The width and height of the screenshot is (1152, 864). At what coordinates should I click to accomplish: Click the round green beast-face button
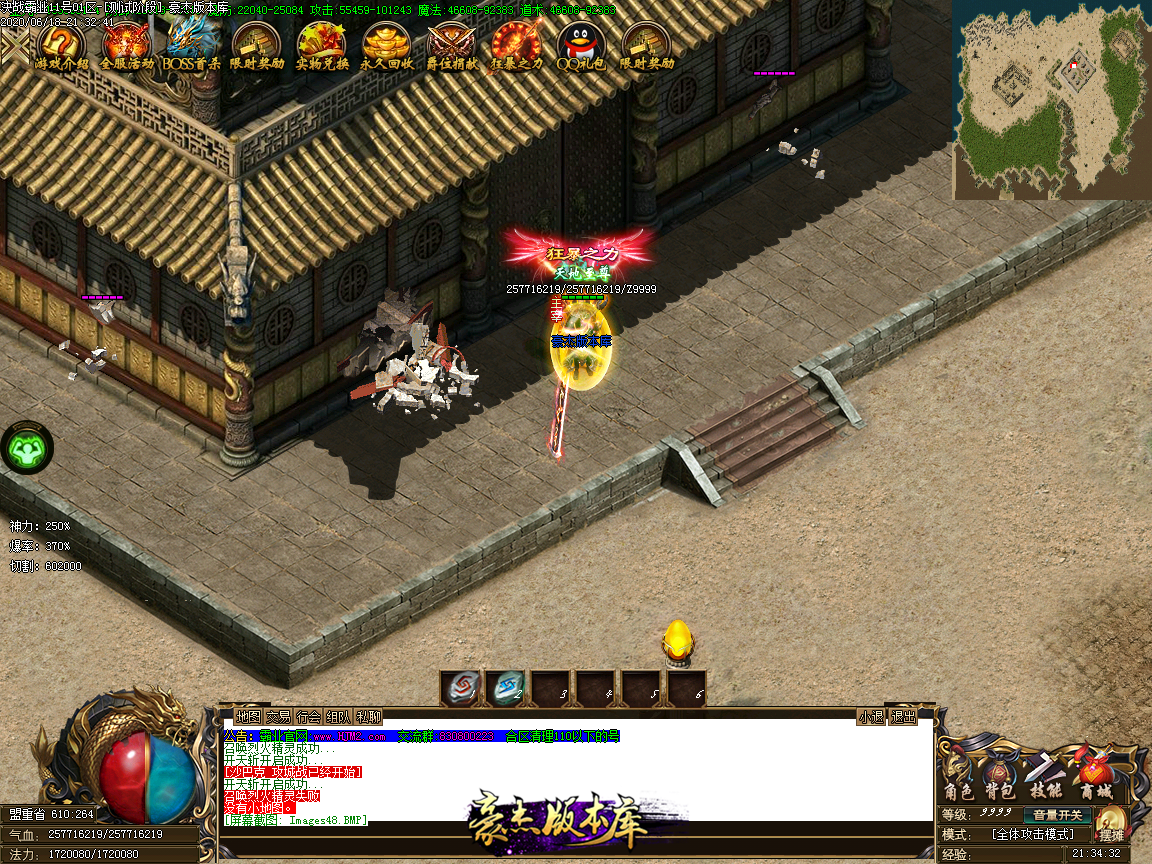point(28,449)
